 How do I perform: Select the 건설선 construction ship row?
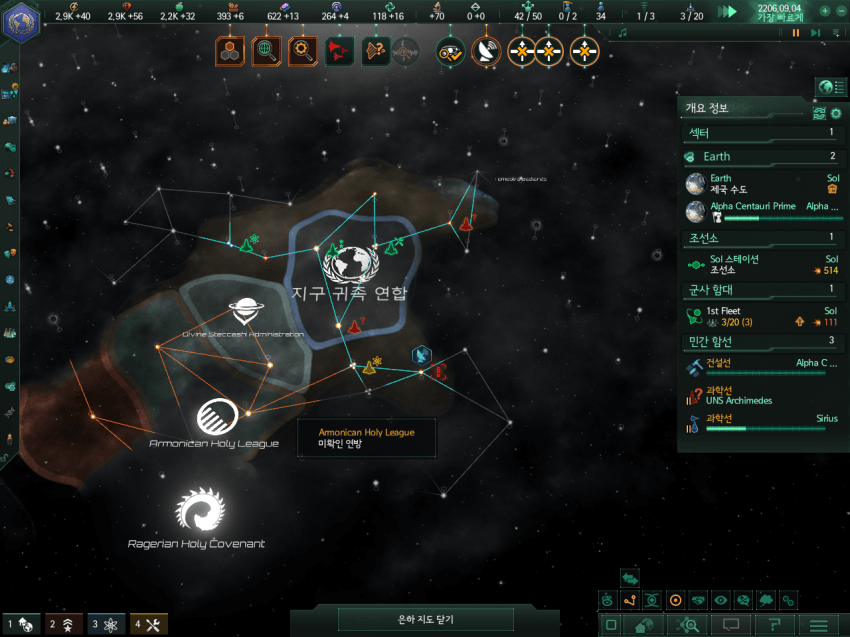pyautogui.click(x=762, y=367)
